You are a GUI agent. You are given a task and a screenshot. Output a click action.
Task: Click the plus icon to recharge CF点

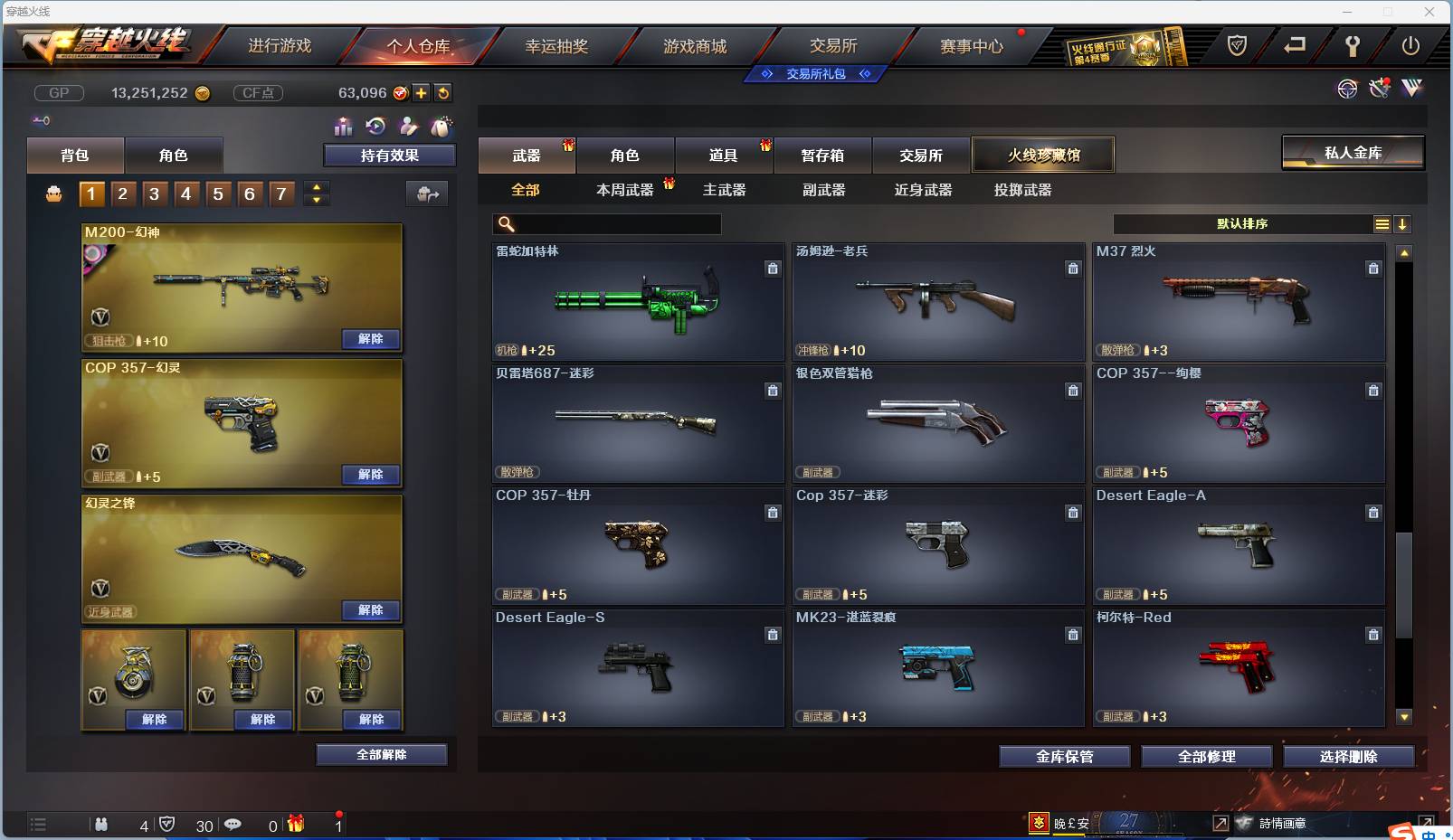tap(421, 92)
